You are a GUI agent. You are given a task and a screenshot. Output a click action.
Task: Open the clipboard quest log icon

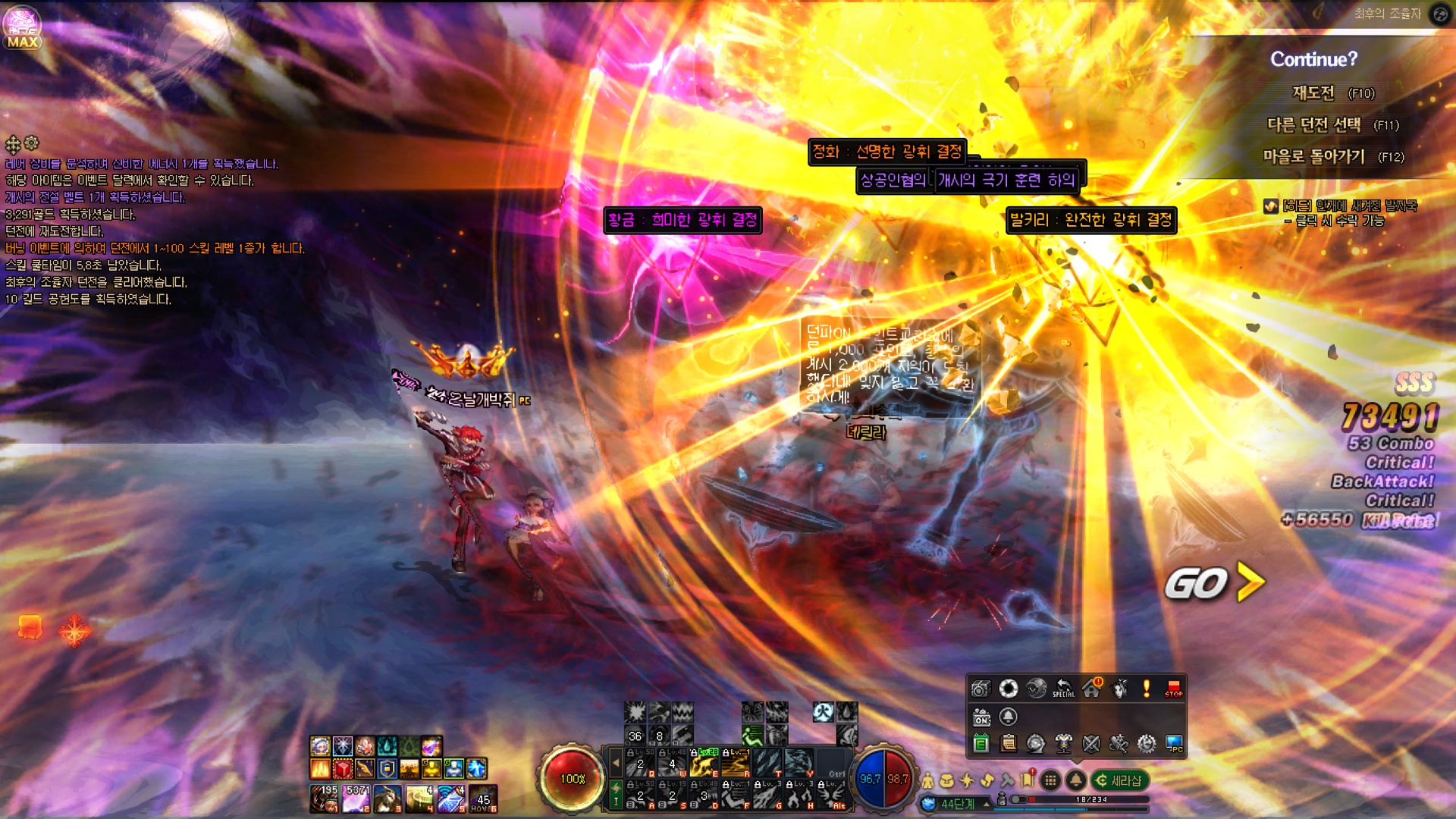click(x=1009, y=744)
